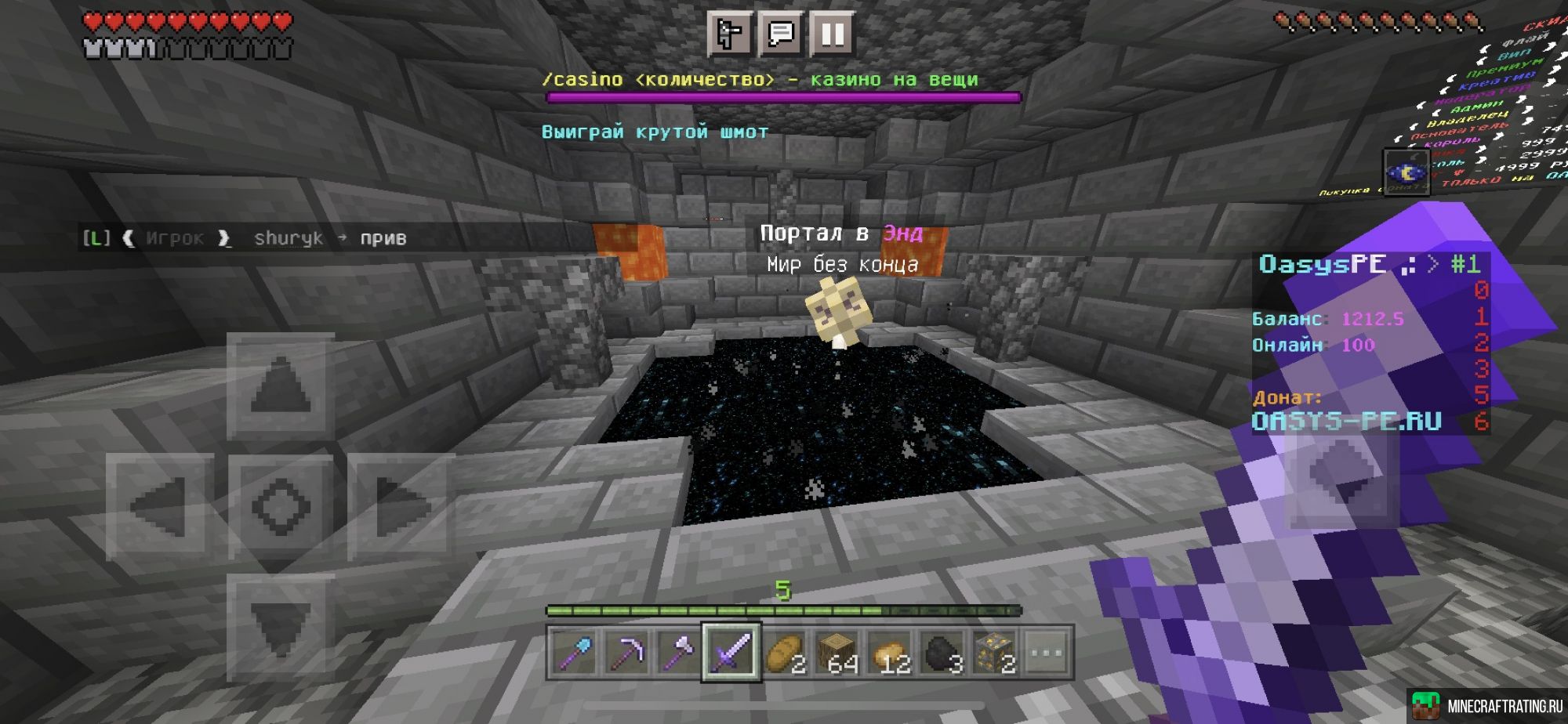
Task: Choose the stack of 64 wood logs
Action: (x=837, y=652)
